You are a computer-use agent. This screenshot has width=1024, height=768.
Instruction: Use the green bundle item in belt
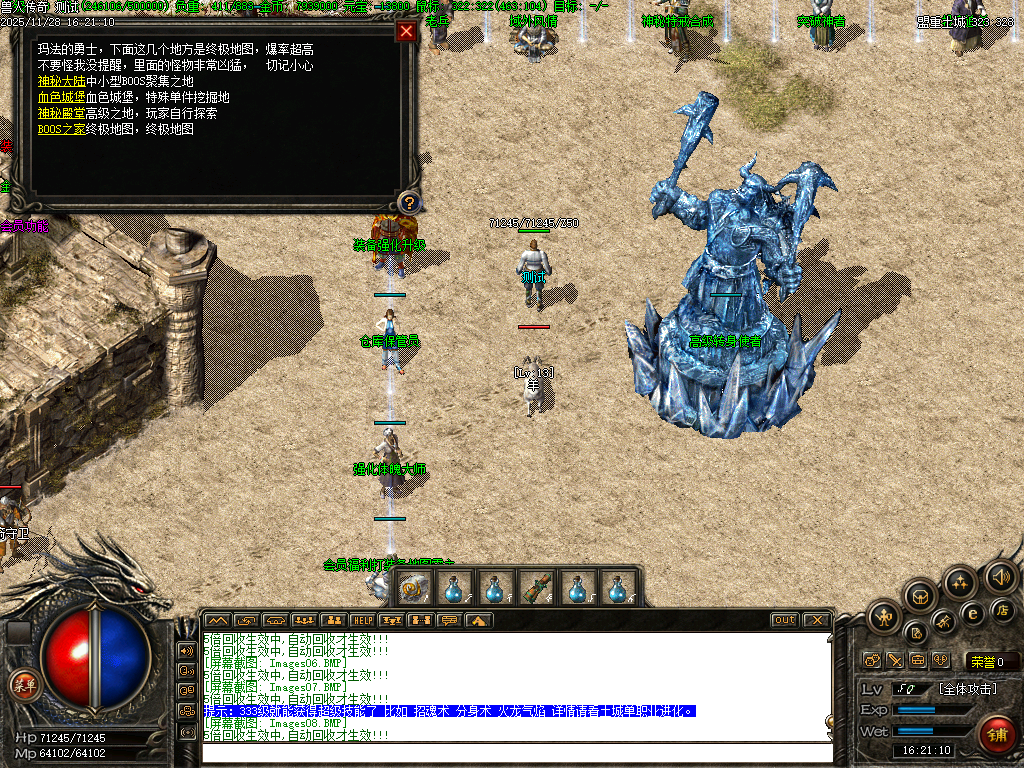click(537, 588)
